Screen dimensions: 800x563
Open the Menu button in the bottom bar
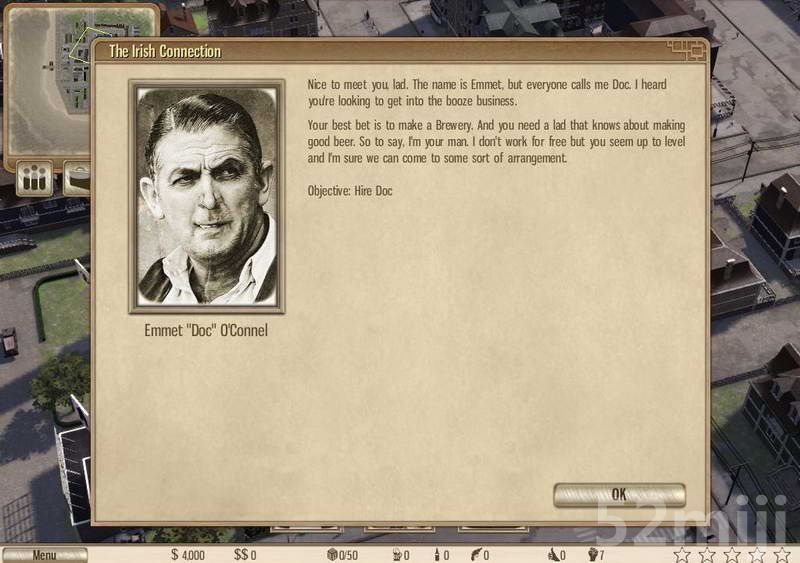[x=44, y=555]
